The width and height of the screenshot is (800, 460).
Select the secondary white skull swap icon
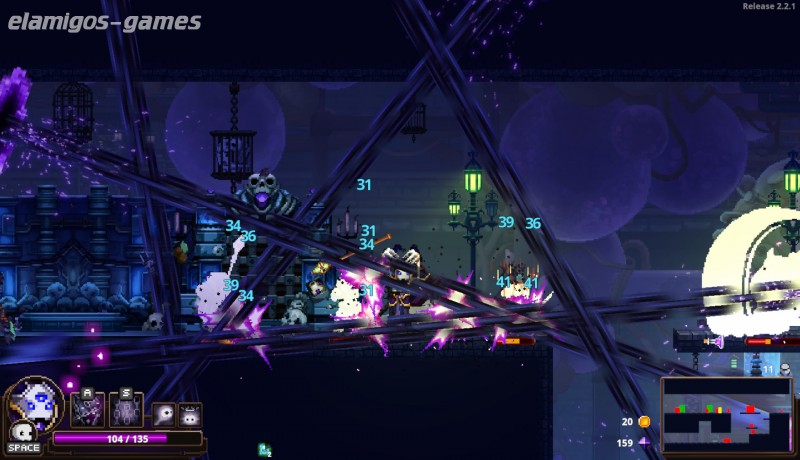(x=20, y=432)
